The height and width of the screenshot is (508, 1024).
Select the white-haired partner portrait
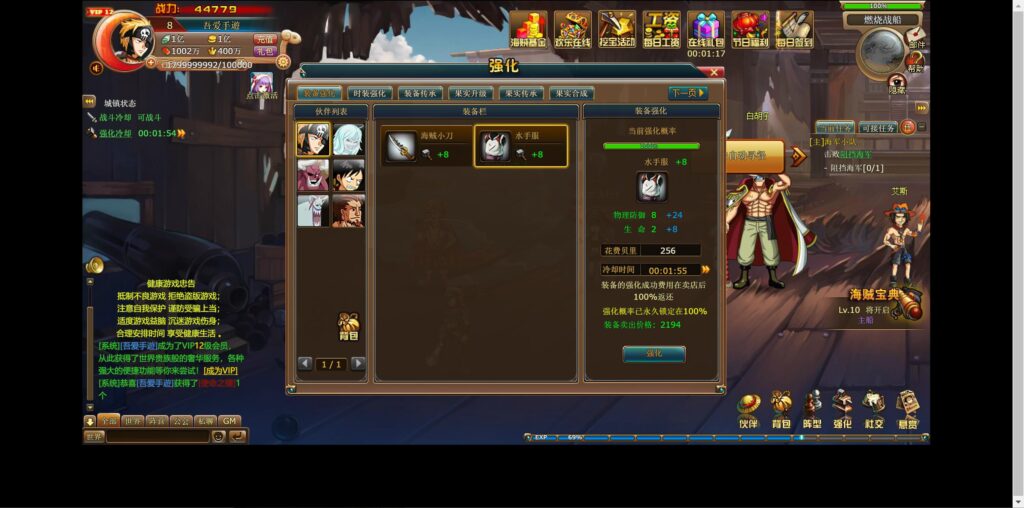[x=348, y=140]
